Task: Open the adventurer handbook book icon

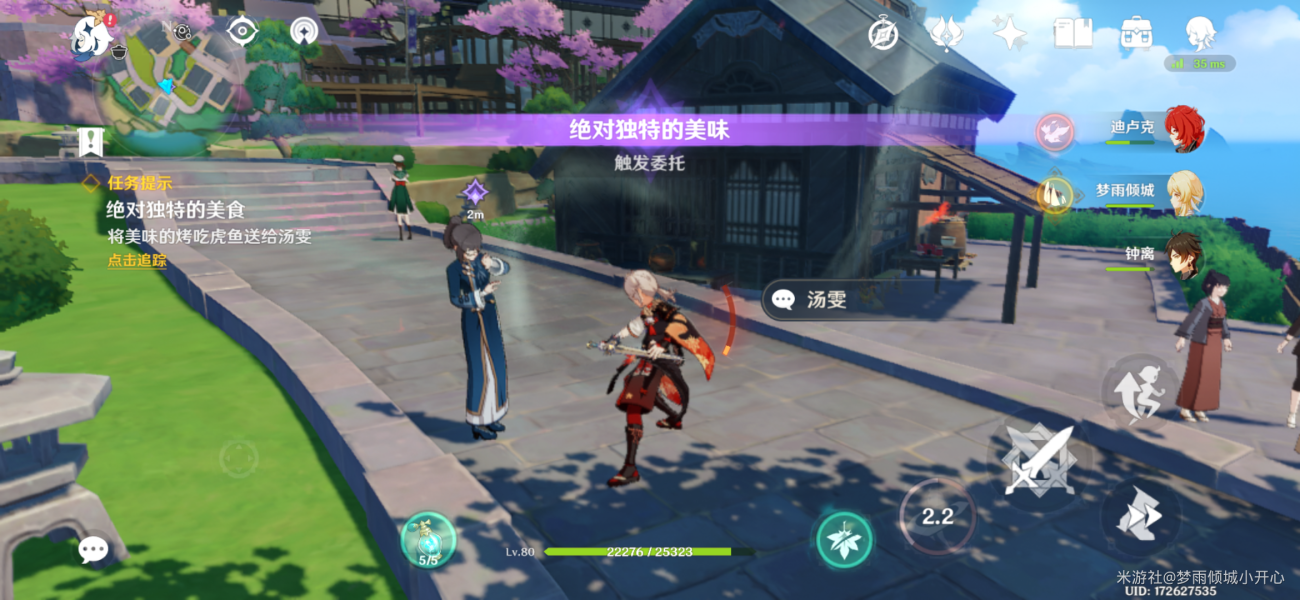Action: click(x=1072, y=34)
